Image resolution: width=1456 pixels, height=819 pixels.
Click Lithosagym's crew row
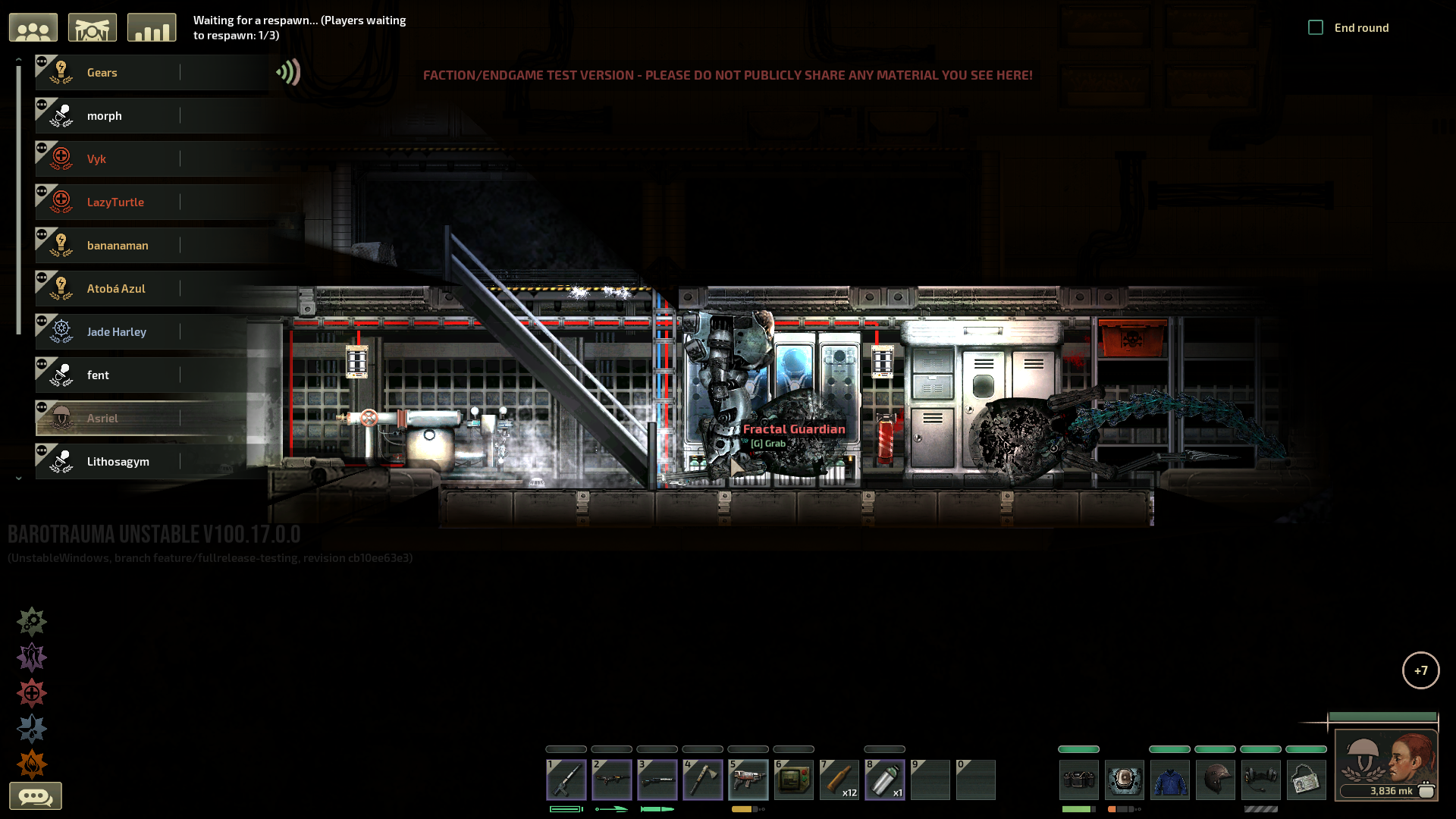point(118,462)
